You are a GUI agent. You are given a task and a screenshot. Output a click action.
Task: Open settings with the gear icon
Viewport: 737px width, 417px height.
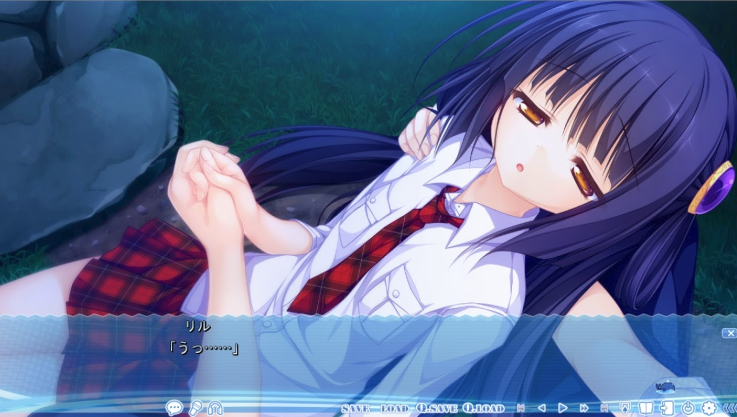(709, 408)
